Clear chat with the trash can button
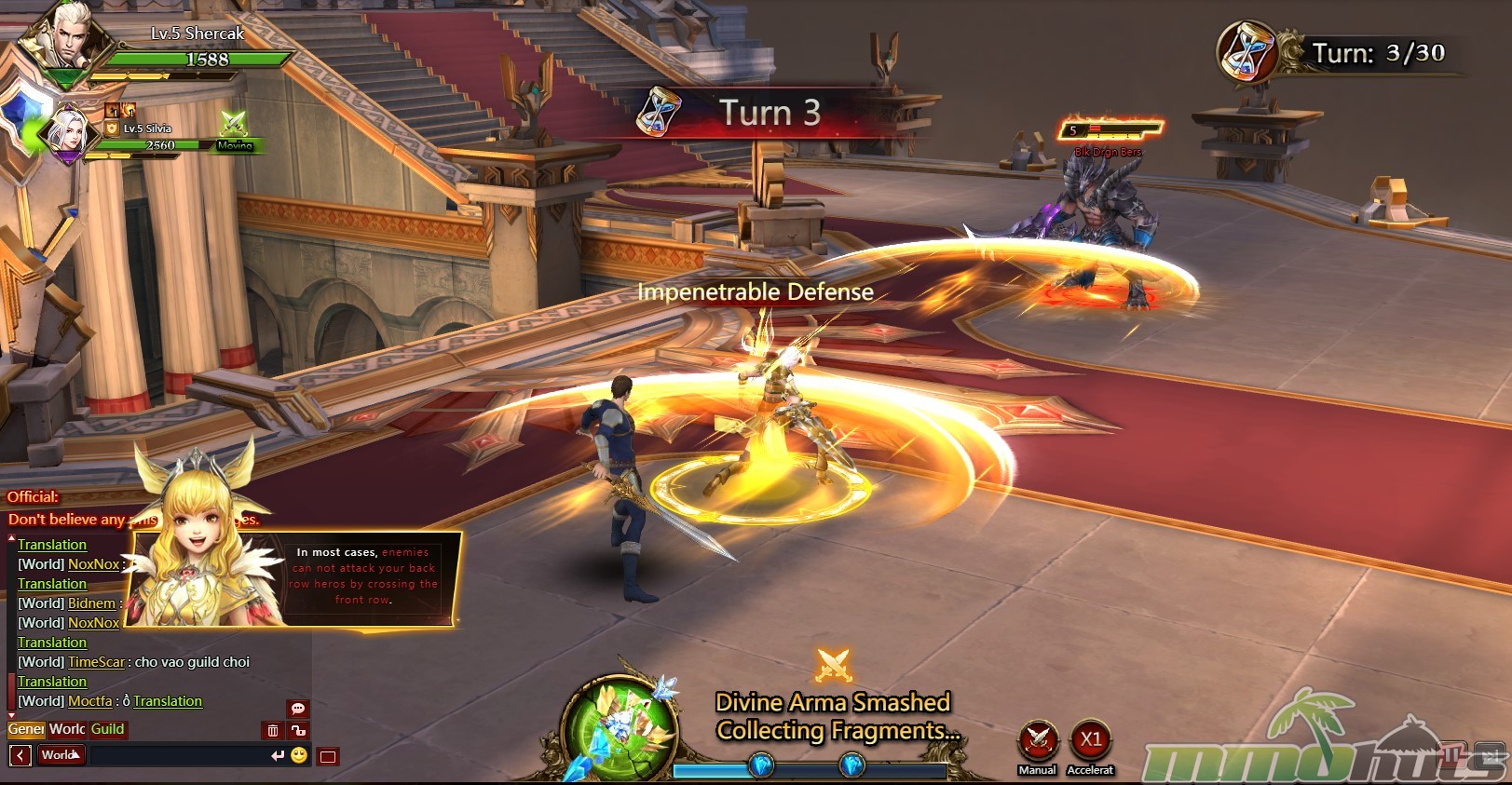 (273, 731)
